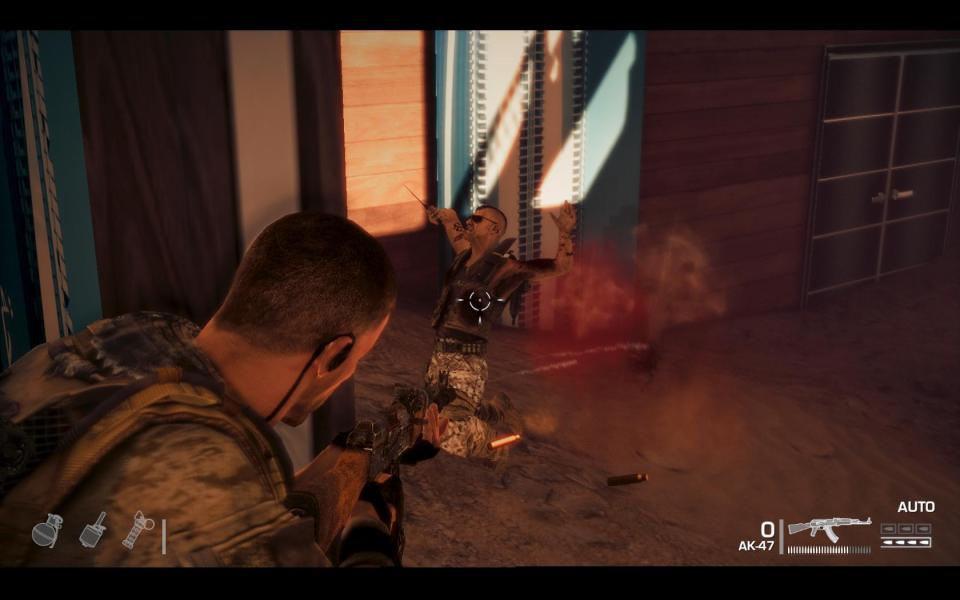The height and width of the screenshot is (600, 960).
Task: Choose the sticky grenade icon
Action: [x=92, y=530]
